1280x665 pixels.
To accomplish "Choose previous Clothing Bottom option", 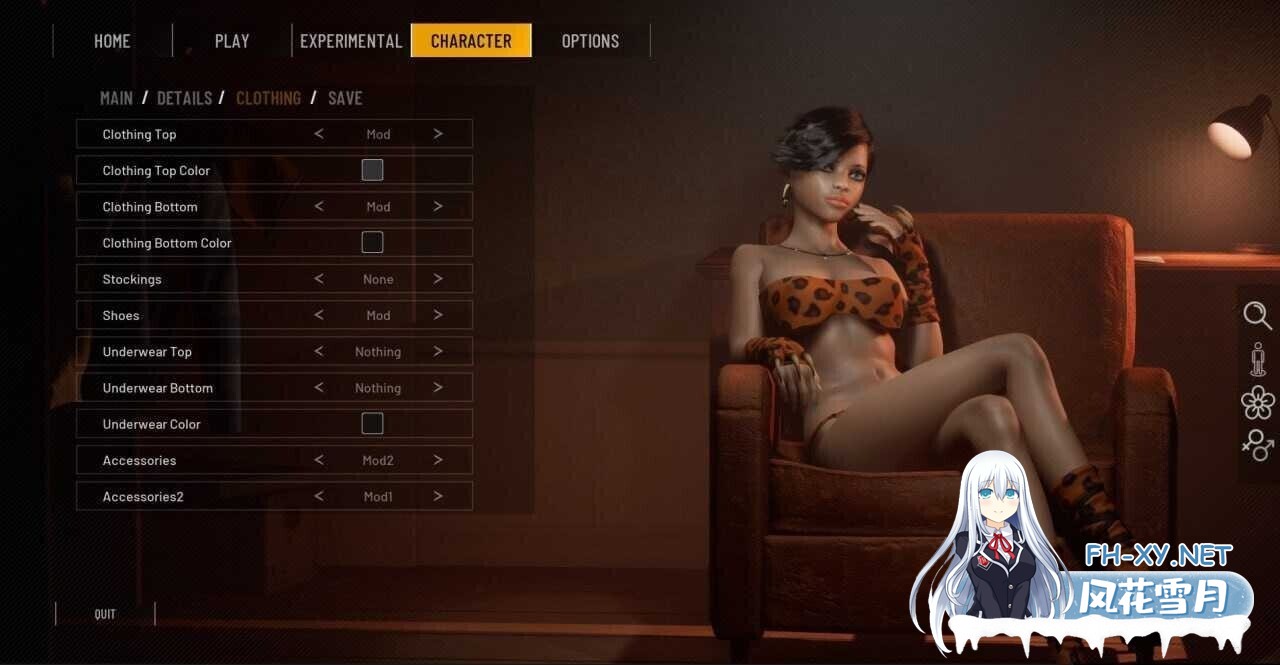I will [x=319, y=207].
